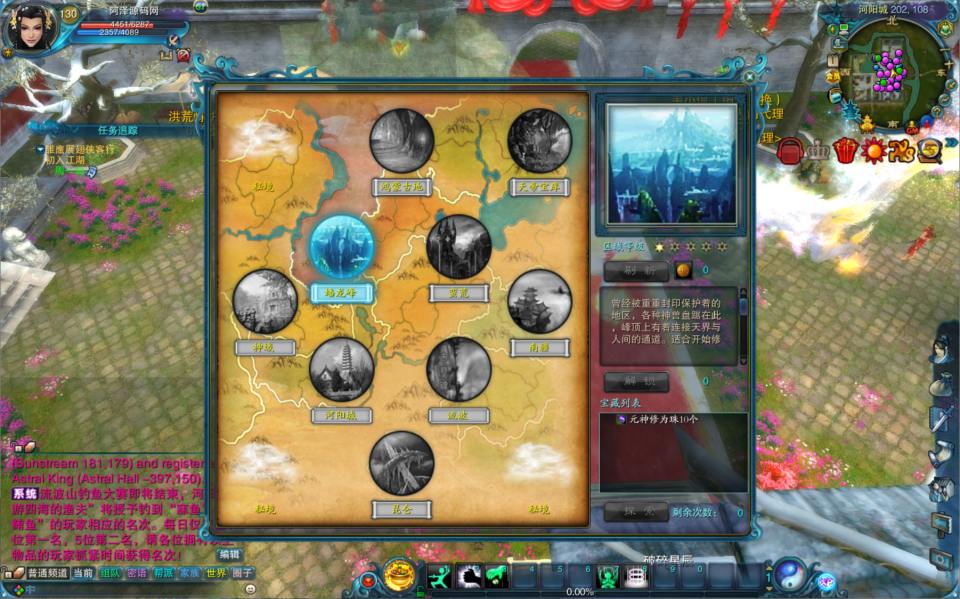This screenshot has height=599, width=960.
Task: Click the highlighted blue 蟠龙峰 region
Action: point(342,247)
